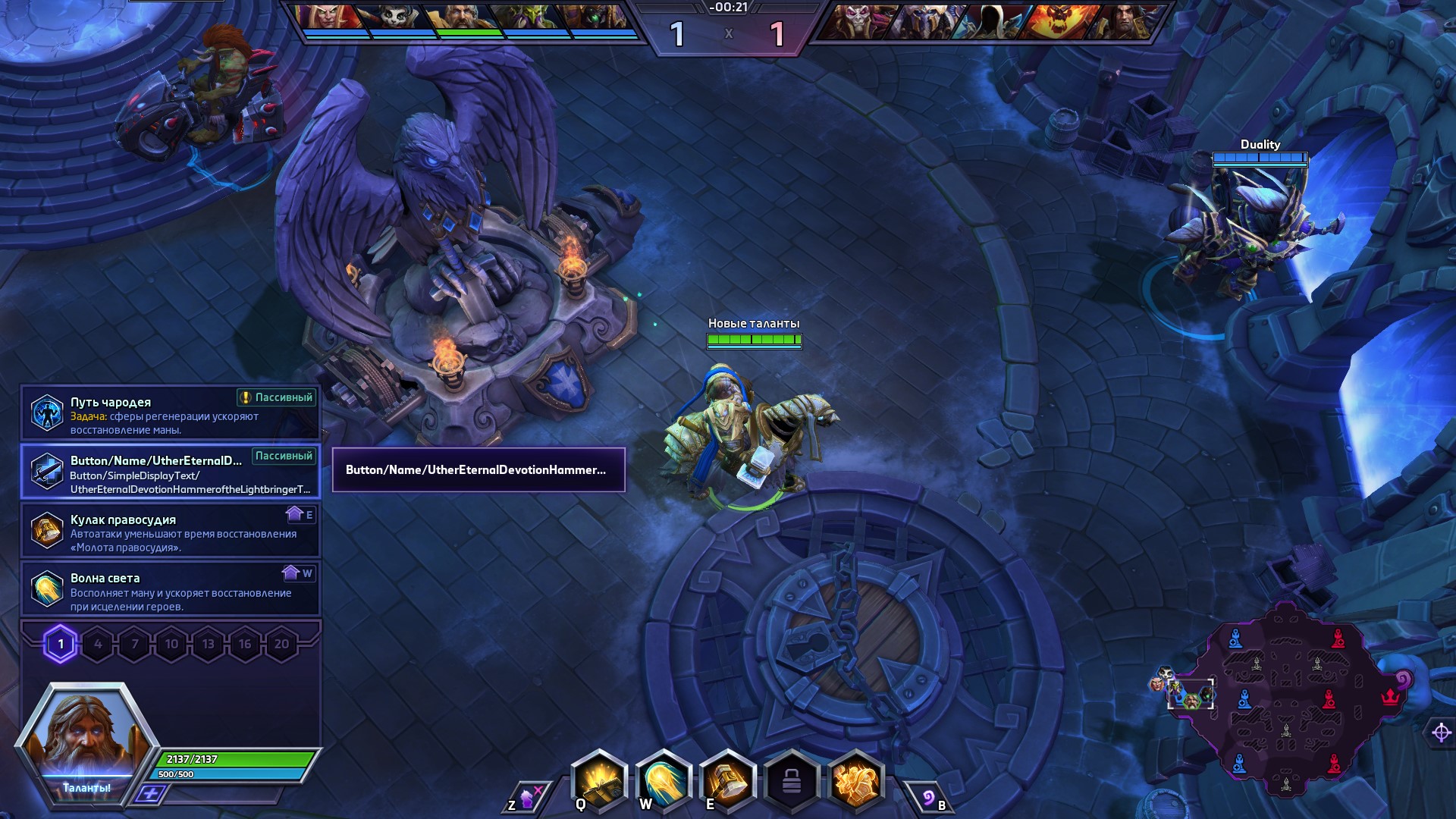Switch to the level 13 talent tier
This screenshot has height=819, width=1456.
pyautogui.click(x=209, y=645)
